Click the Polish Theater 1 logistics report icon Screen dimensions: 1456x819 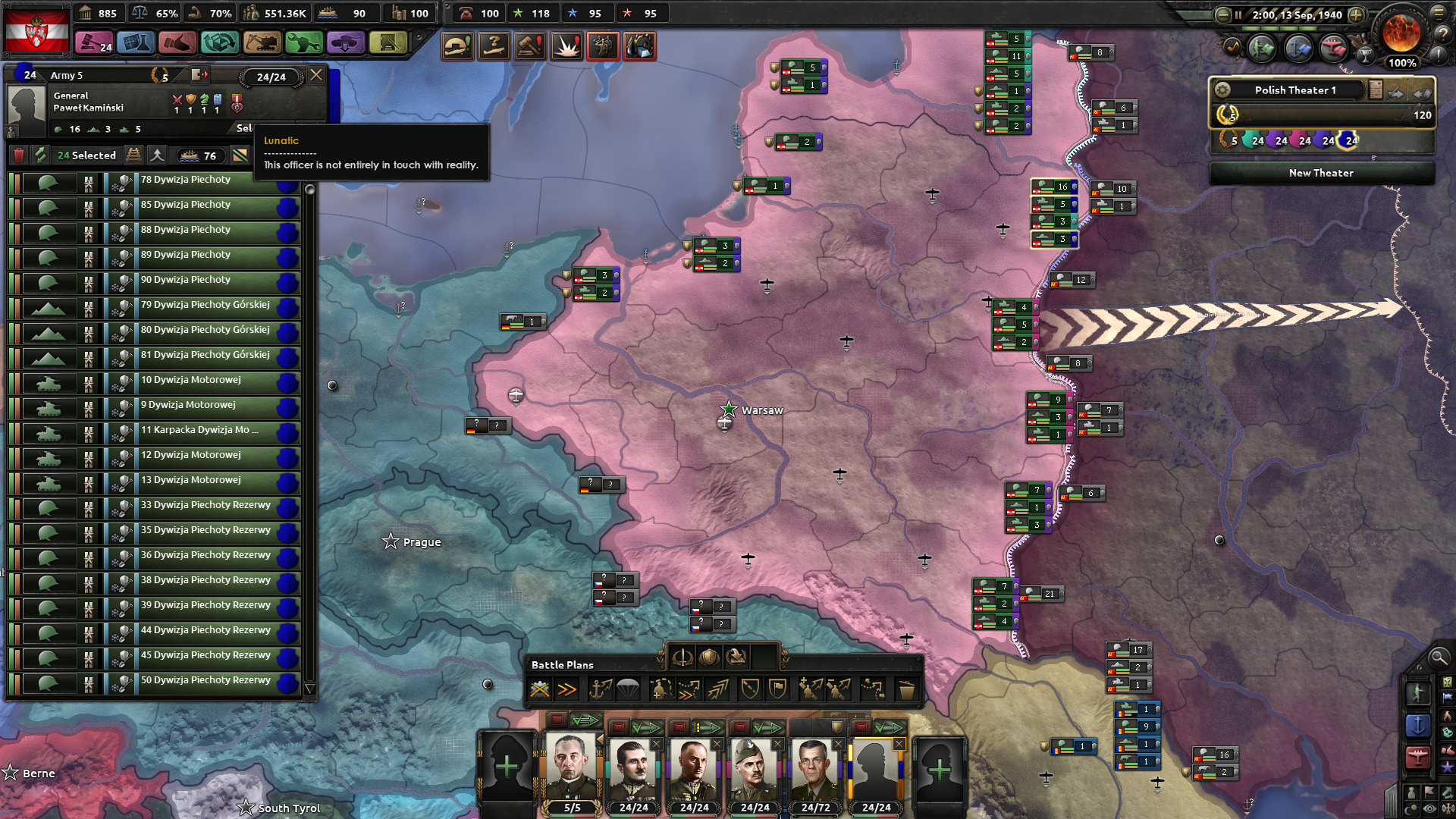click(x=1376, y=89)
